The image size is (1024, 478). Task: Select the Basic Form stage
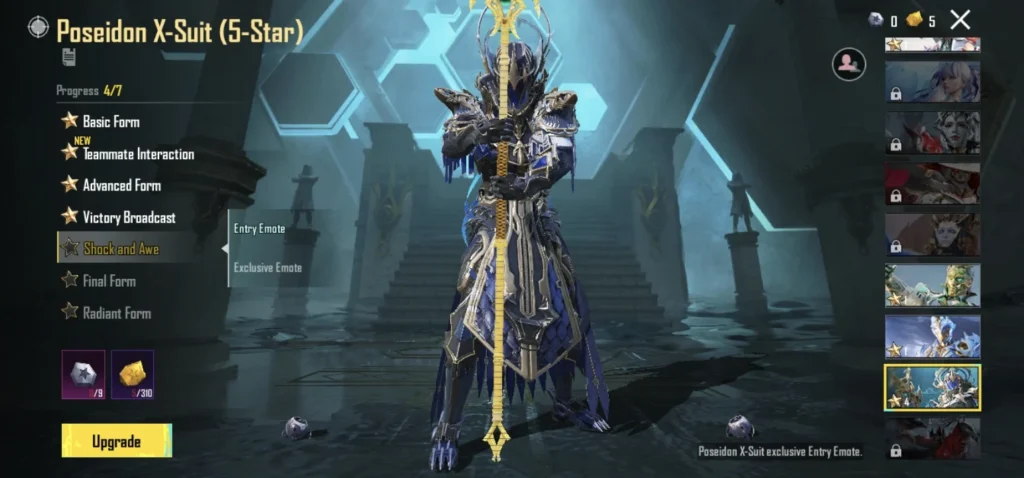[110, 122]
